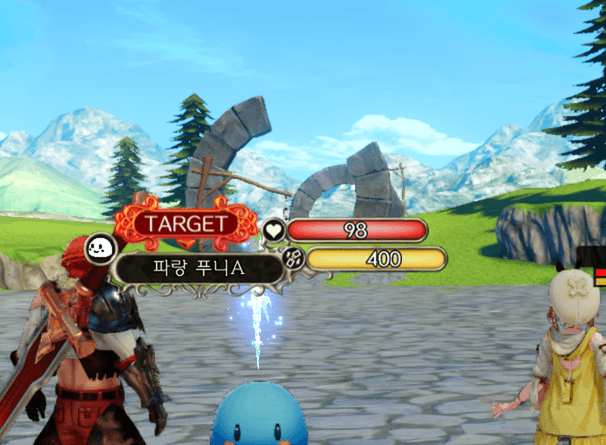This screenshot has height=445, width=606.
Task: Select the 파랑 푸니A target nameplate
Action: pyautogui.click(x=196, y=268)
